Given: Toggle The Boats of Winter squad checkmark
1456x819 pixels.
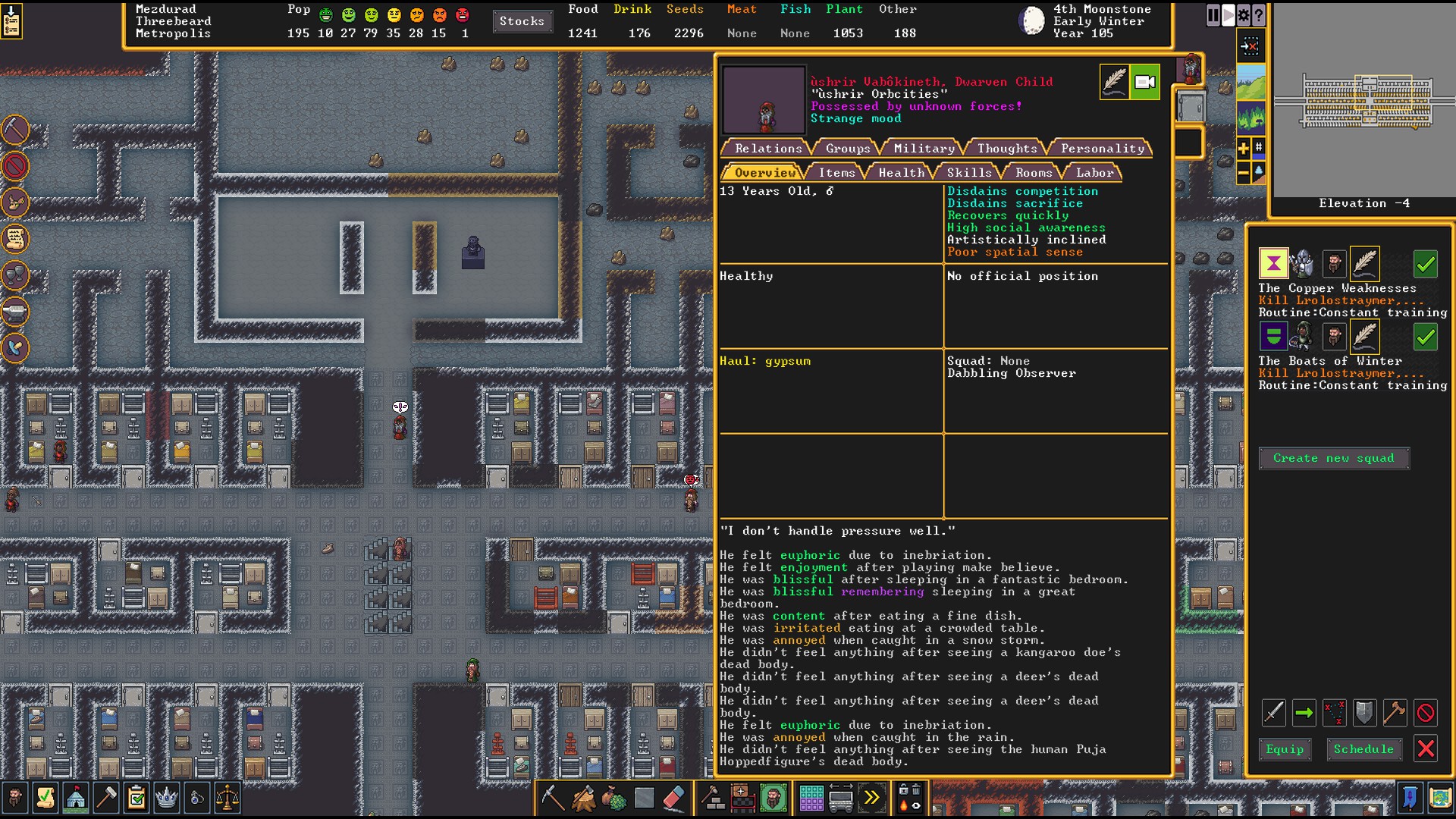Looking at the screenshot, I should pyautogui.click(x=1426, y=337).
